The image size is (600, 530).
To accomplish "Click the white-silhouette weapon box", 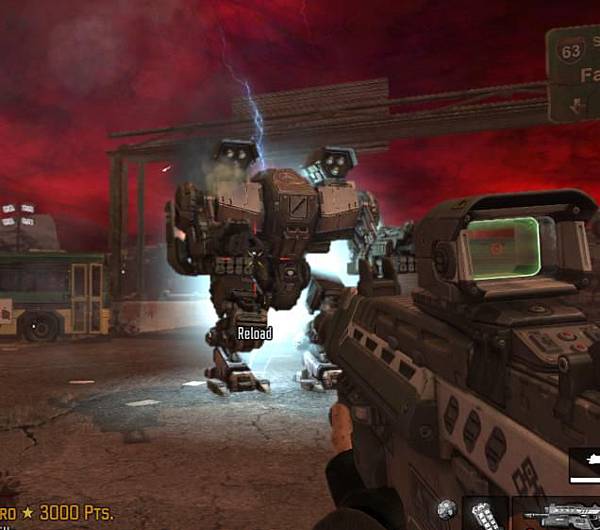I will [585, 466].
